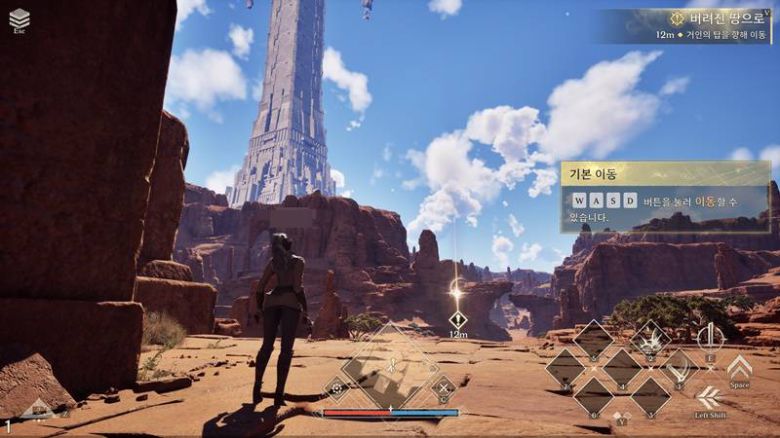Click the 기본 이동 tutorial tip panel
Image resolution: width=780 pixels, height=438 pixels.
tap(666, 197)
